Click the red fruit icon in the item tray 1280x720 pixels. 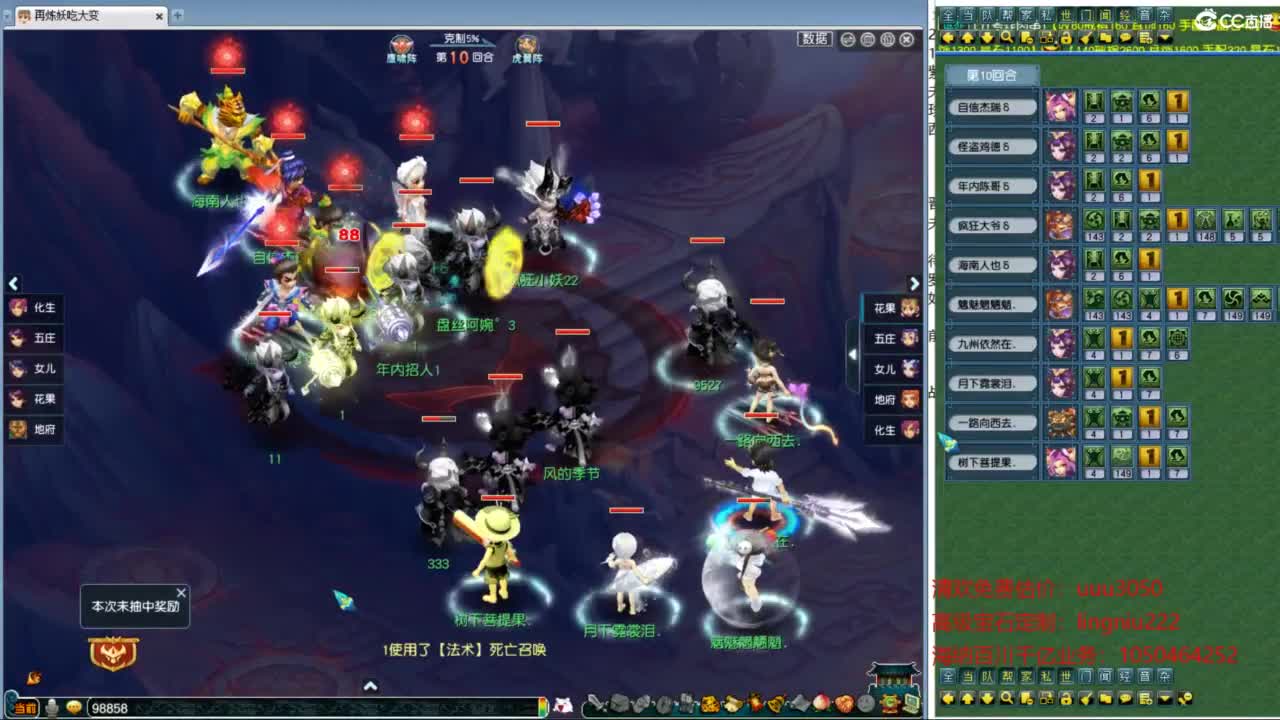click(820, 704)
